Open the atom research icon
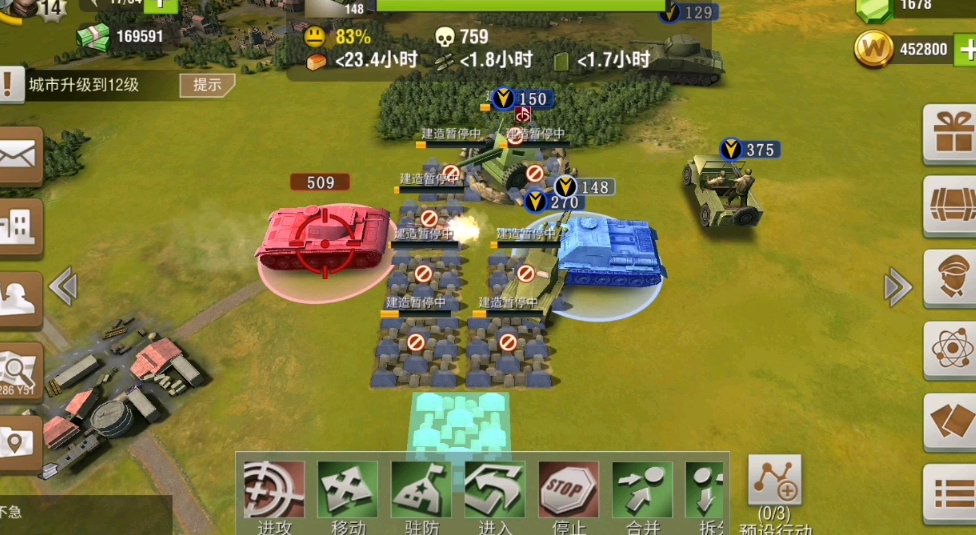The image size is (976, 535). tap(949, 349)
